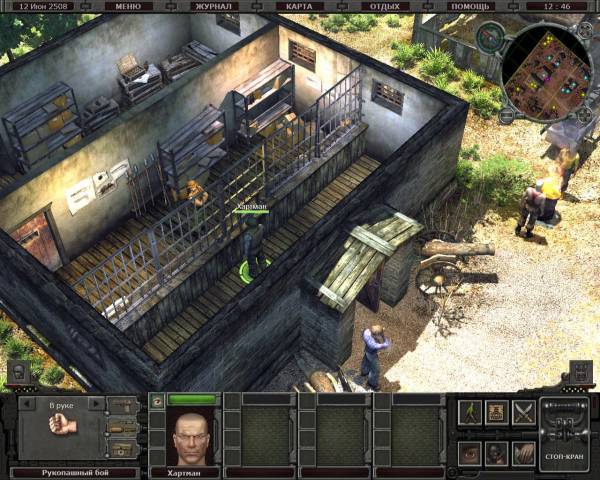This screenshot has height=480, width=600.
Task: Click the round compass button beside minimap
Action: (489, 38)
